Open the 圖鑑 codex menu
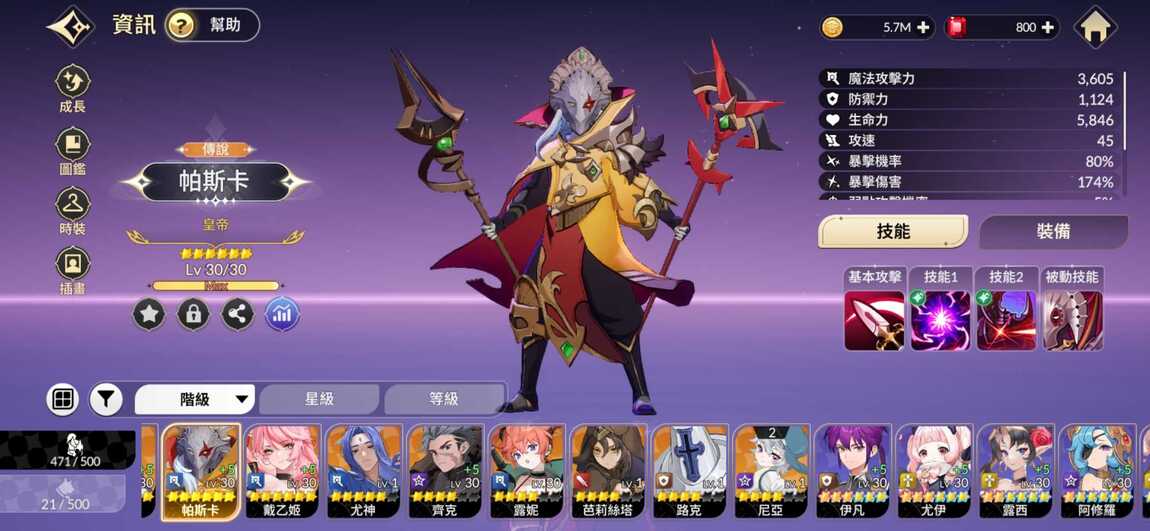The height and width of the screenshot is (531, 1150). (x=72, y=151)
